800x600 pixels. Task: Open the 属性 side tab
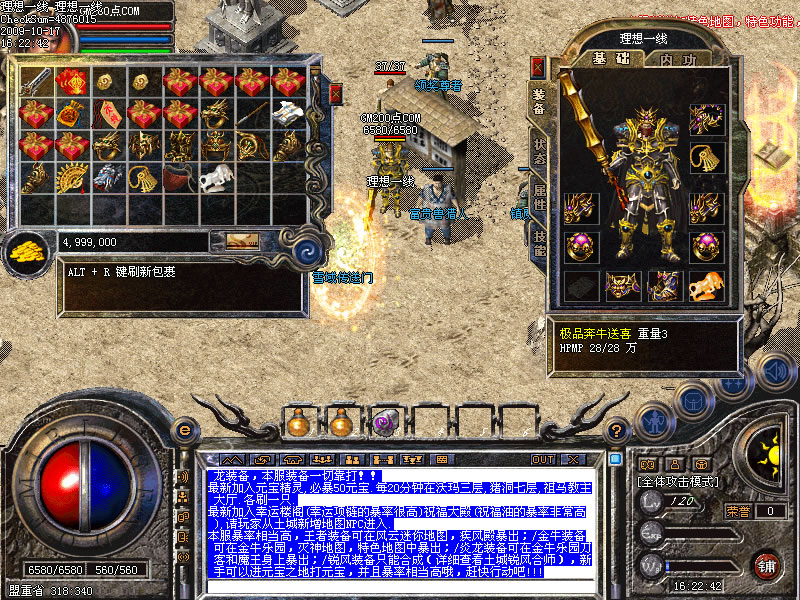pyautogui.click(x=539, y=204)
